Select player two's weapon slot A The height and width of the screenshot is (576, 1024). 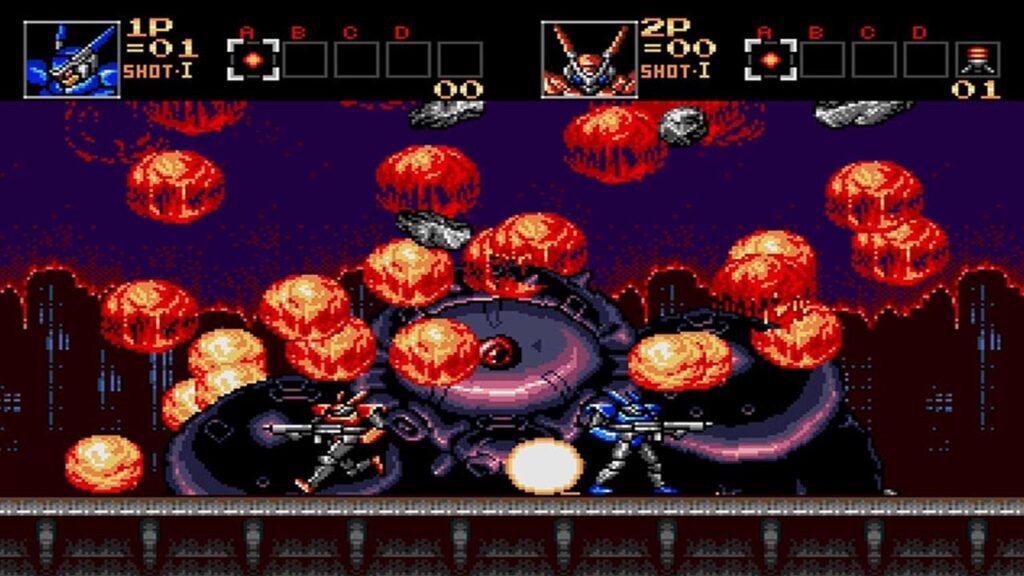[770, 59]
